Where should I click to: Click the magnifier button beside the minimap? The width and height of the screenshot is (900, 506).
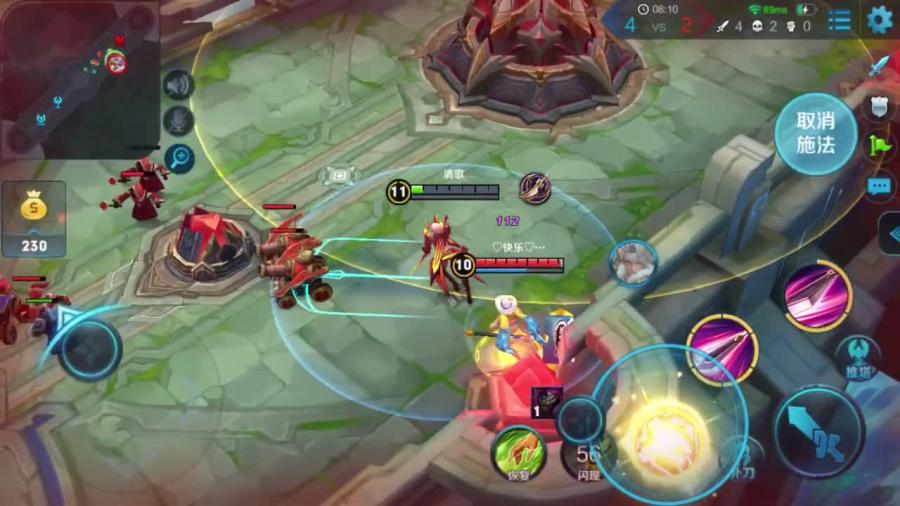[179, 157]
